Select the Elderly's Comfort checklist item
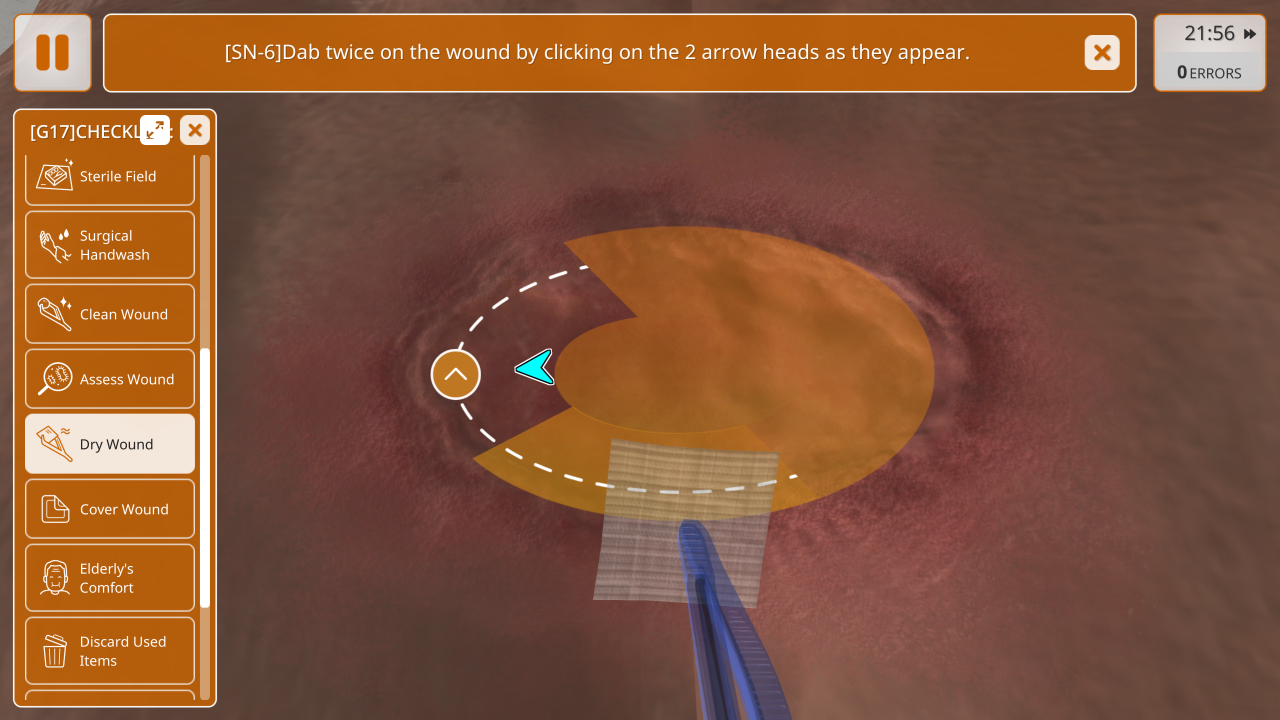 110,578
